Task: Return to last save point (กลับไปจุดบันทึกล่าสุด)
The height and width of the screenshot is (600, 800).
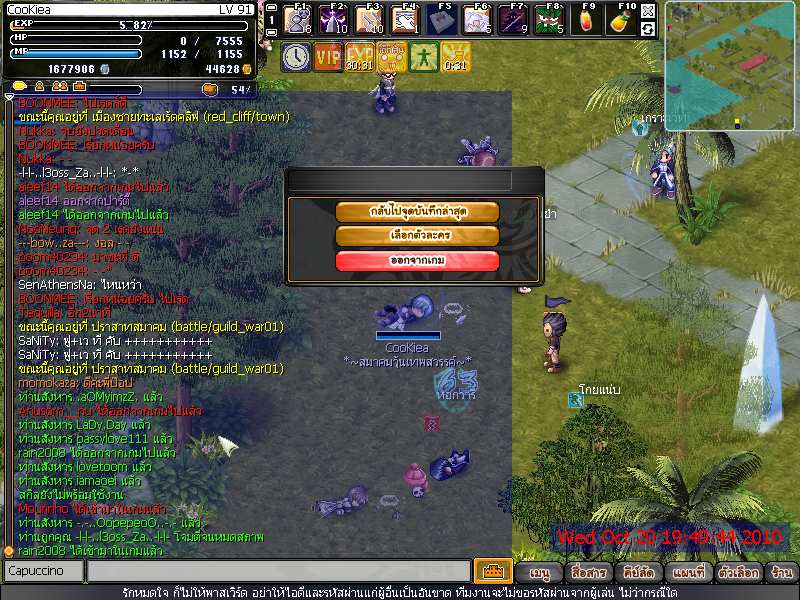Action: [x=417, y=211]
